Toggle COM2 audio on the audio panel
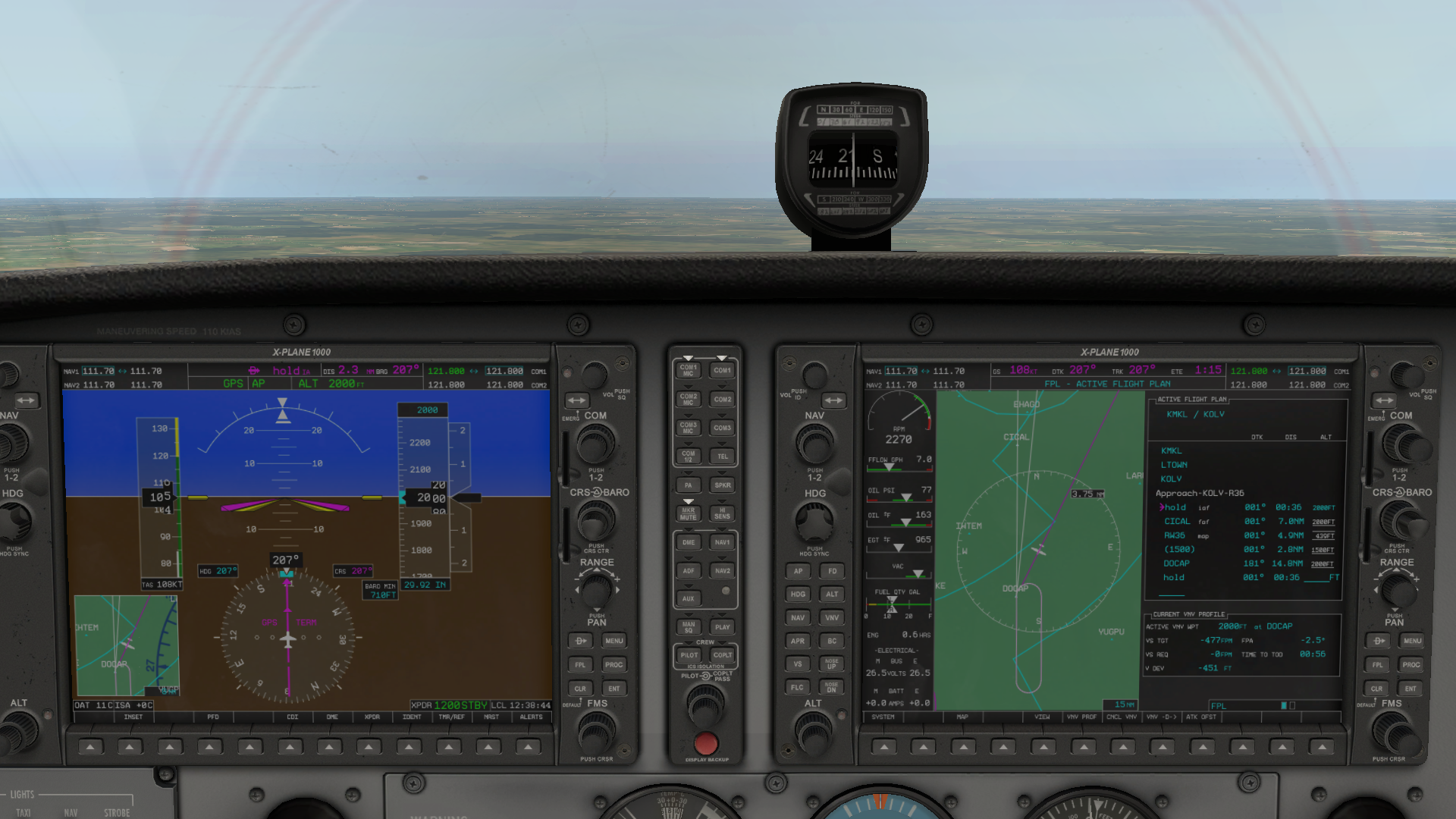 coord(722,399)
